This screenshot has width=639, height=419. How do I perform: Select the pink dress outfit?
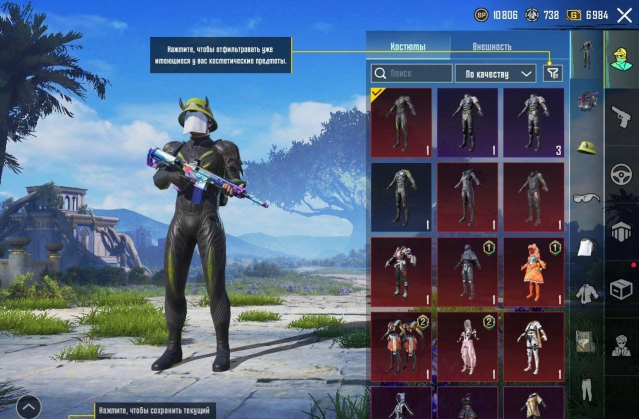coord(467,345)
